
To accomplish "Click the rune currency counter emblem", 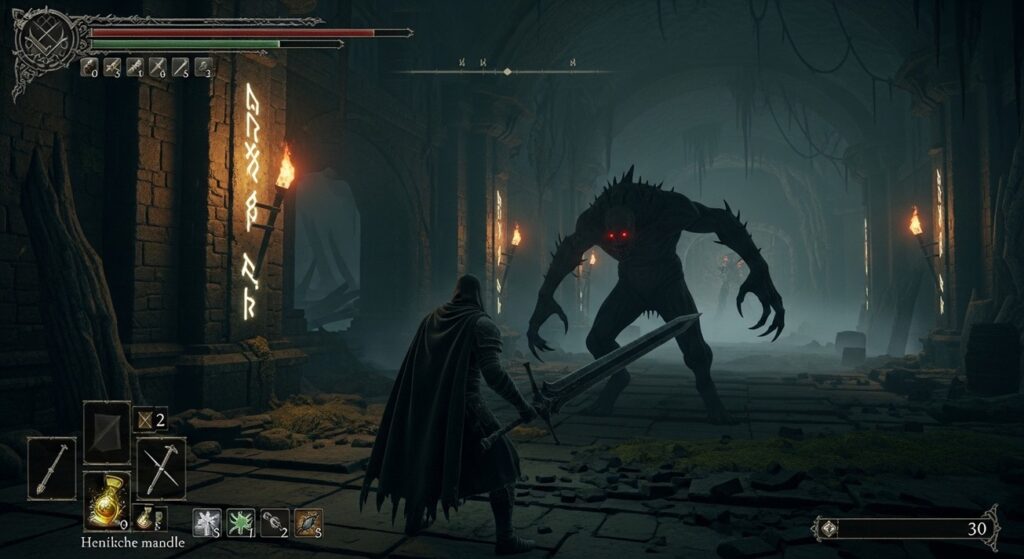I will click(829, 528).
